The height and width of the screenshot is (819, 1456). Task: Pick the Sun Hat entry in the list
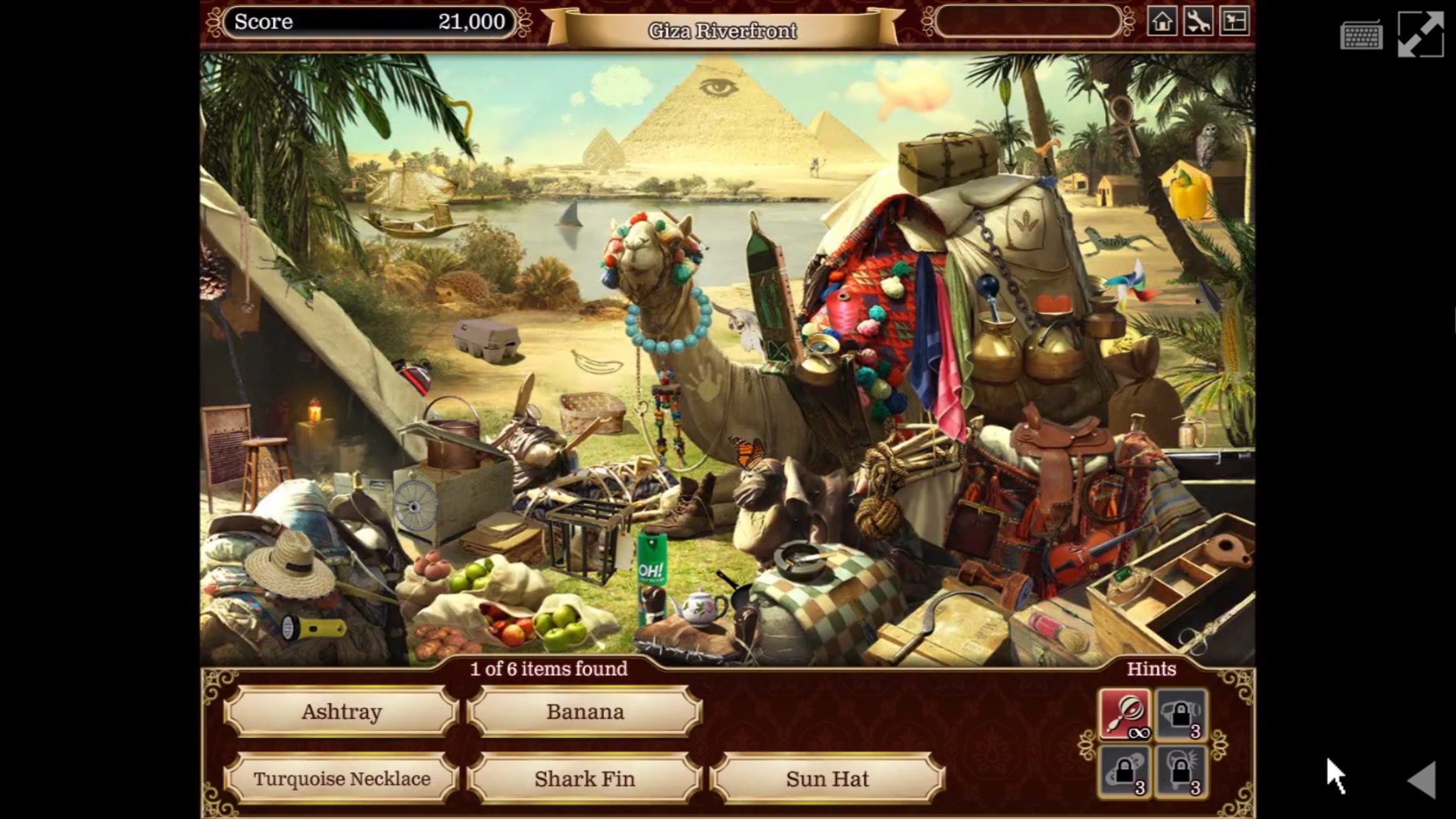pyautogui.click(x=828, y=779)
